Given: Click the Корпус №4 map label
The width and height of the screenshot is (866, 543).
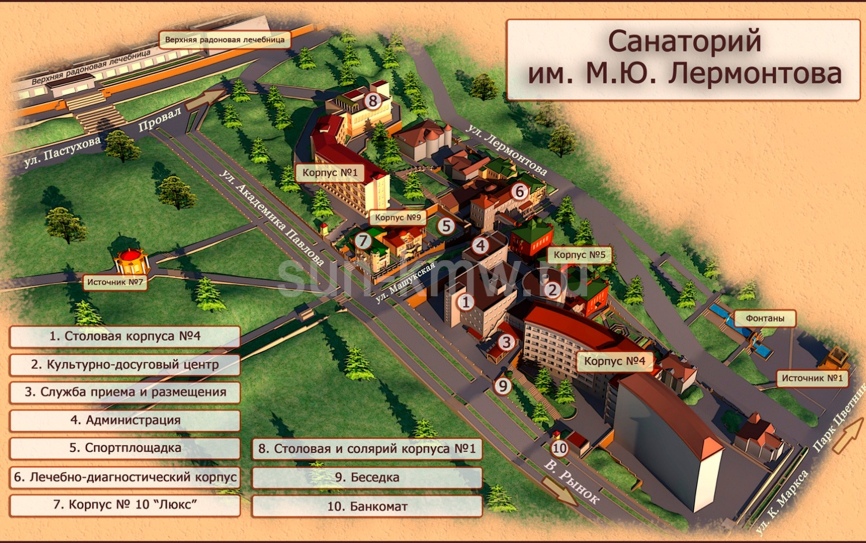Looking at the screenshot, I should coord(616,359).
